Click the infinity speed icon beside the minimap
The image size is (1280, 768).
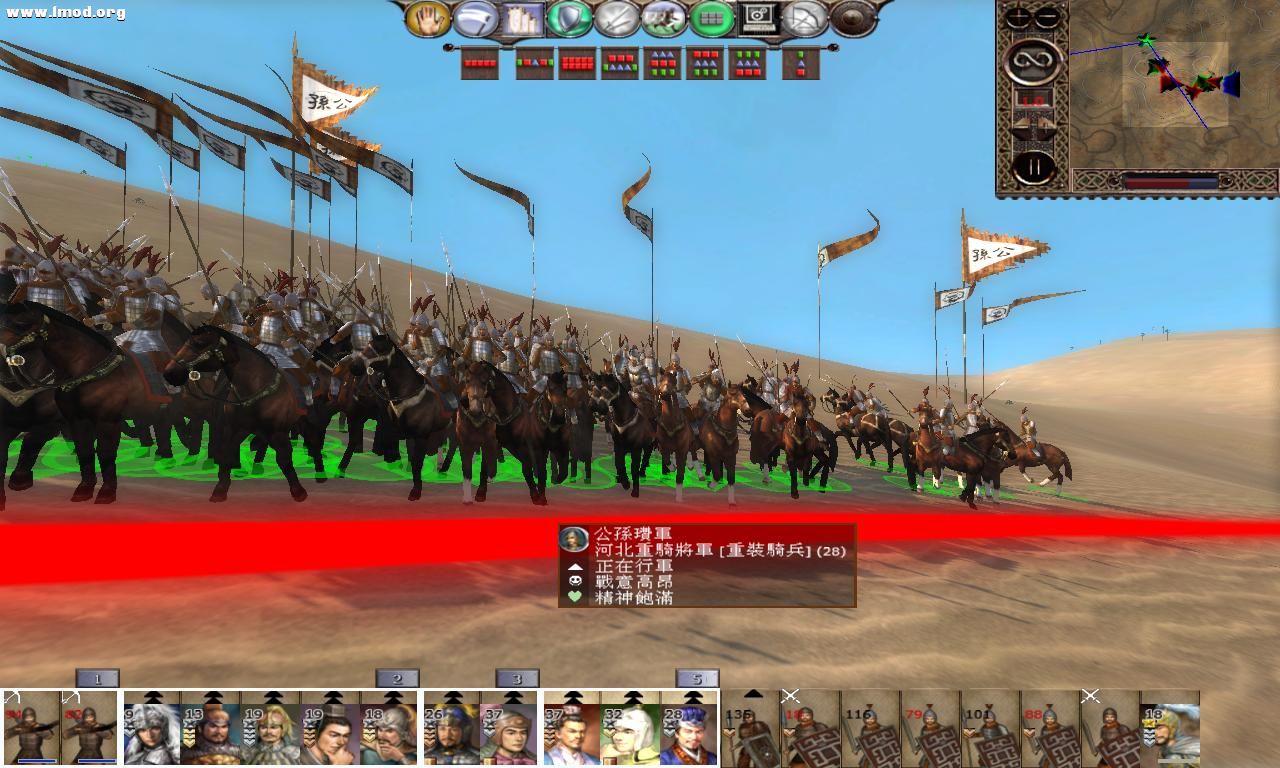1034,61
